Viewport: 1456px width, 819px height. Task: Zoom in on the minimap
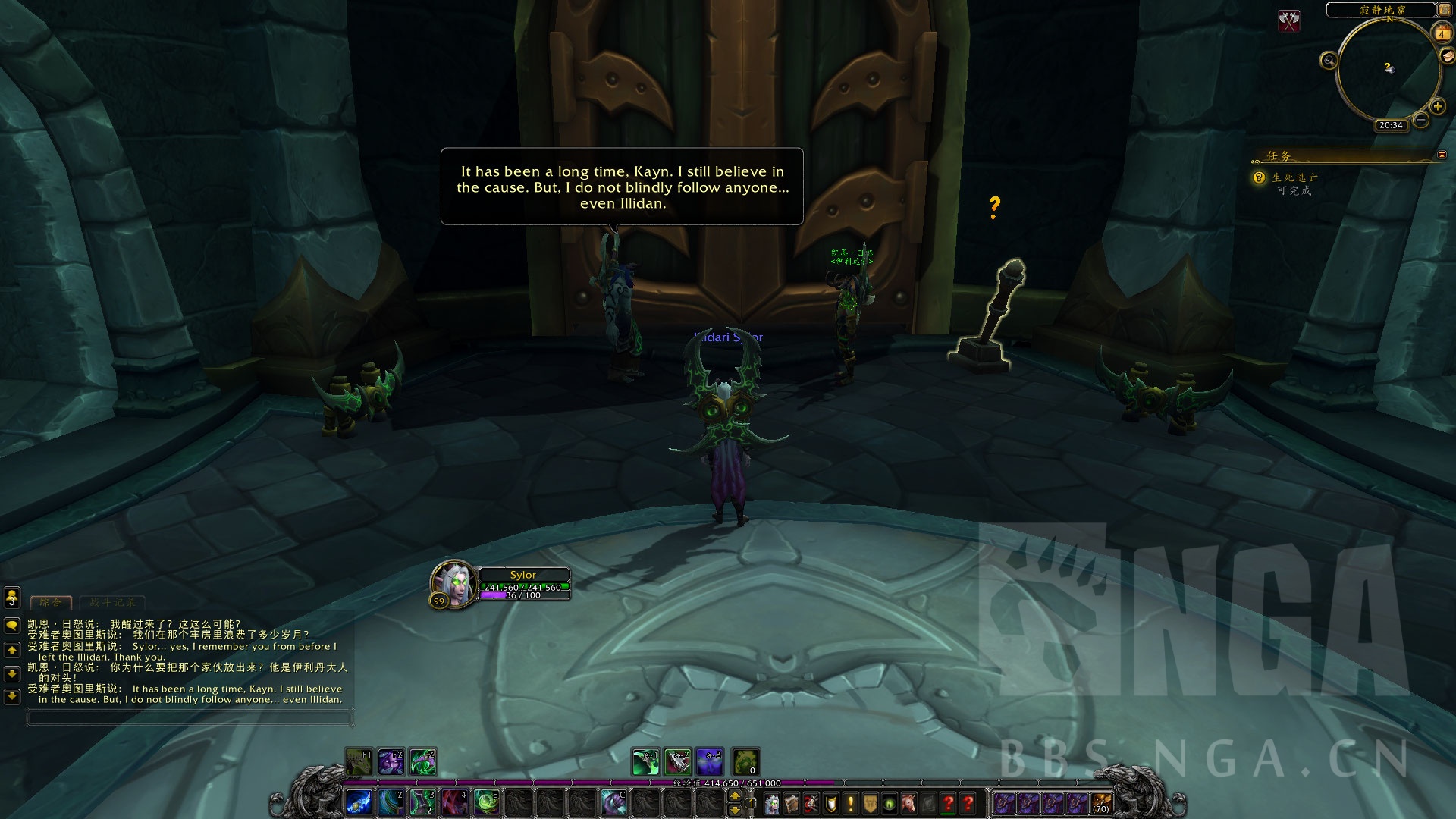(x=1437, y=106)
